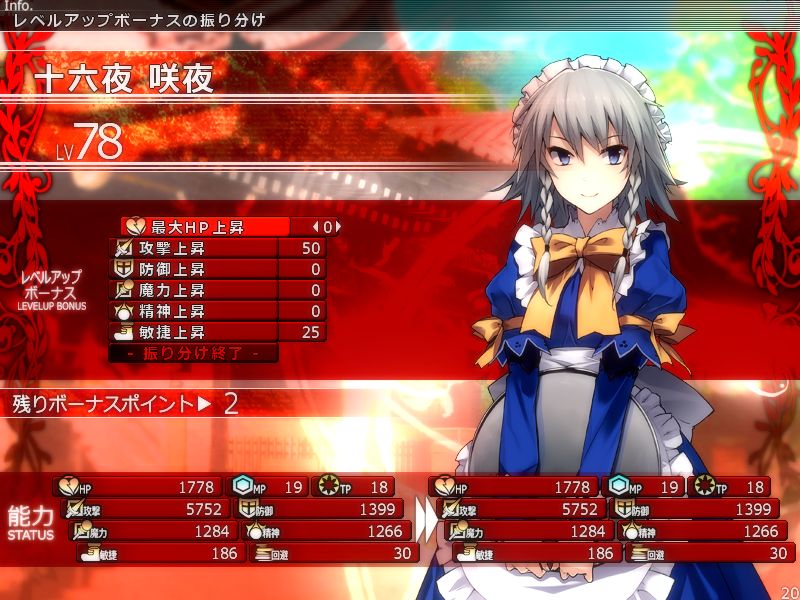800x600 pixels.
Task: Increase max HP bonus with the right arrow
Action: click(338, 227)
